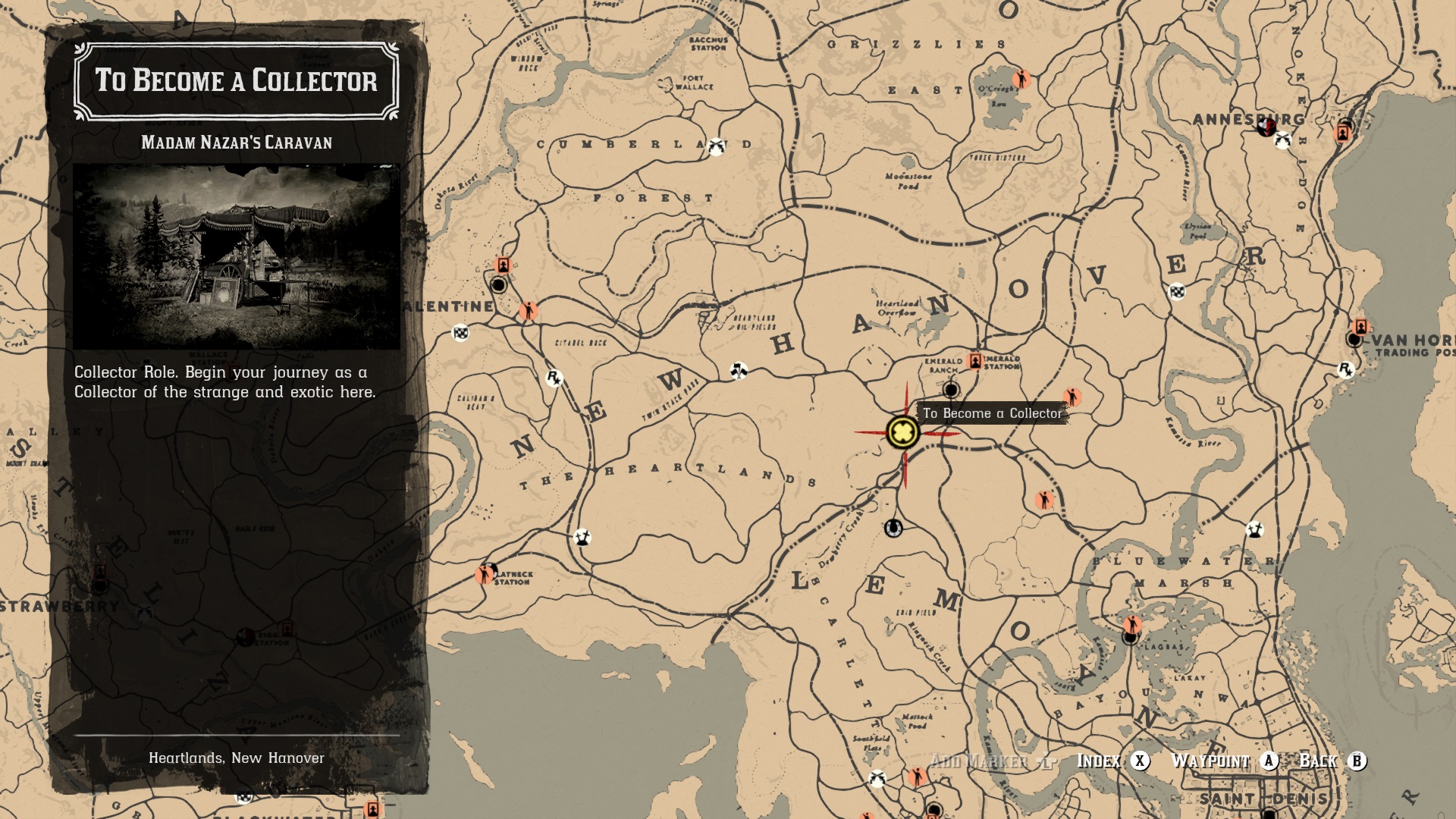1456x819 pixels.
Task: Select the black circle marker at Emerald Ranch
Action: click(x=951, y=390)
